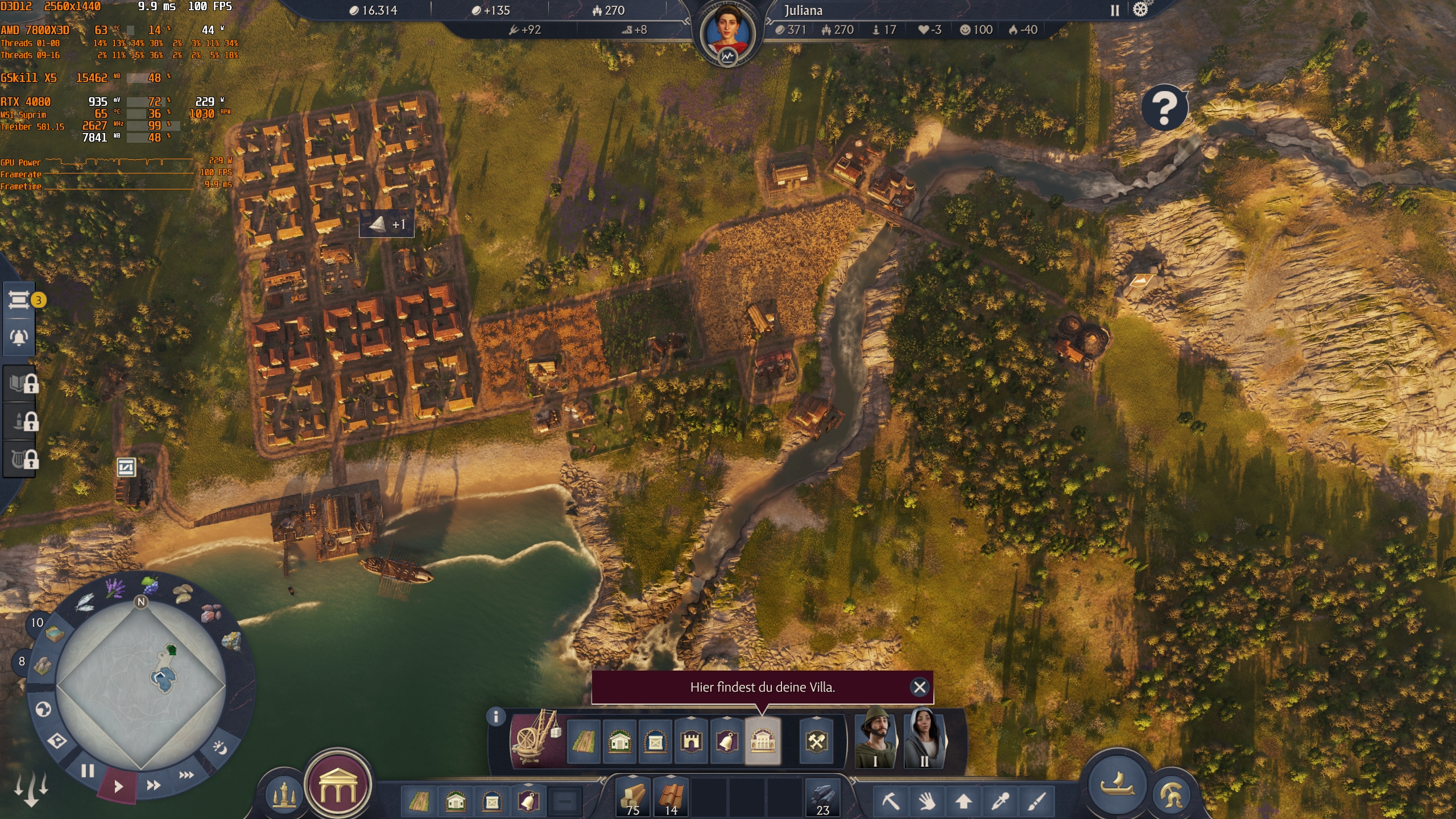This screenshot has width=1456, height=819.
Task: Select the tier II hooded woman portrait
Action: pos(925,738)
